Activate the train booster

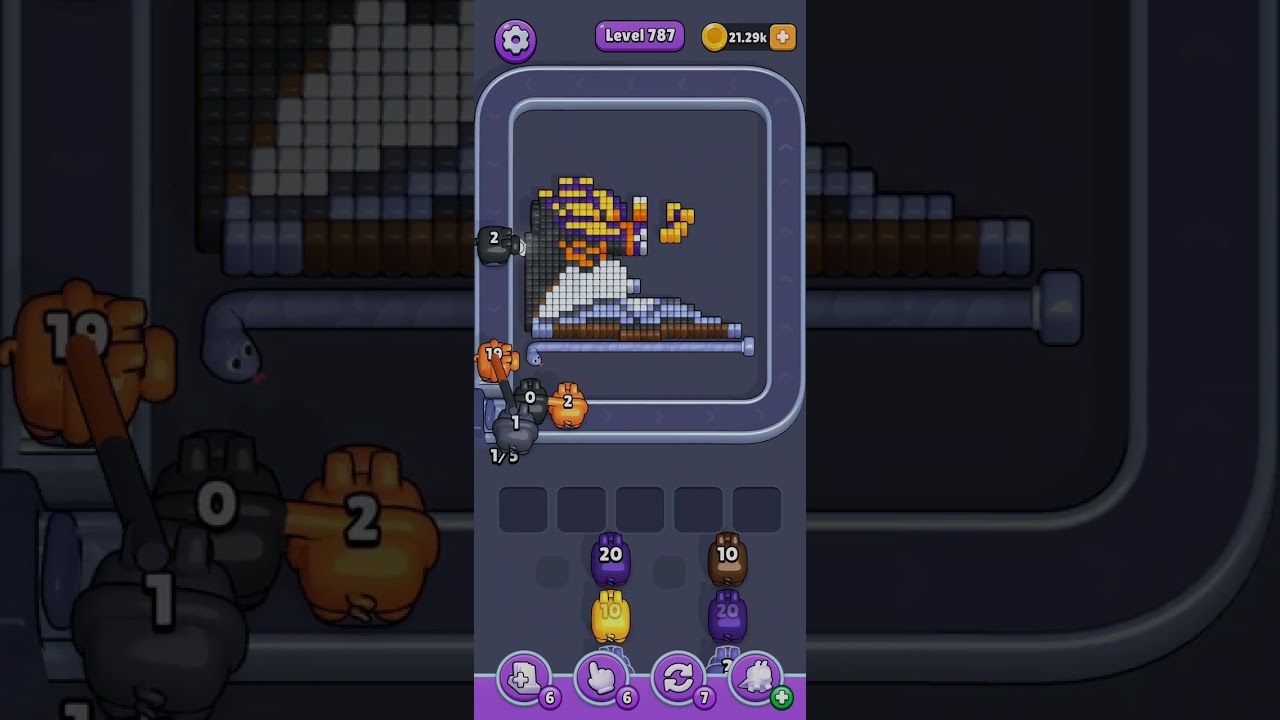pyautogui.click(x=756, y=679)
